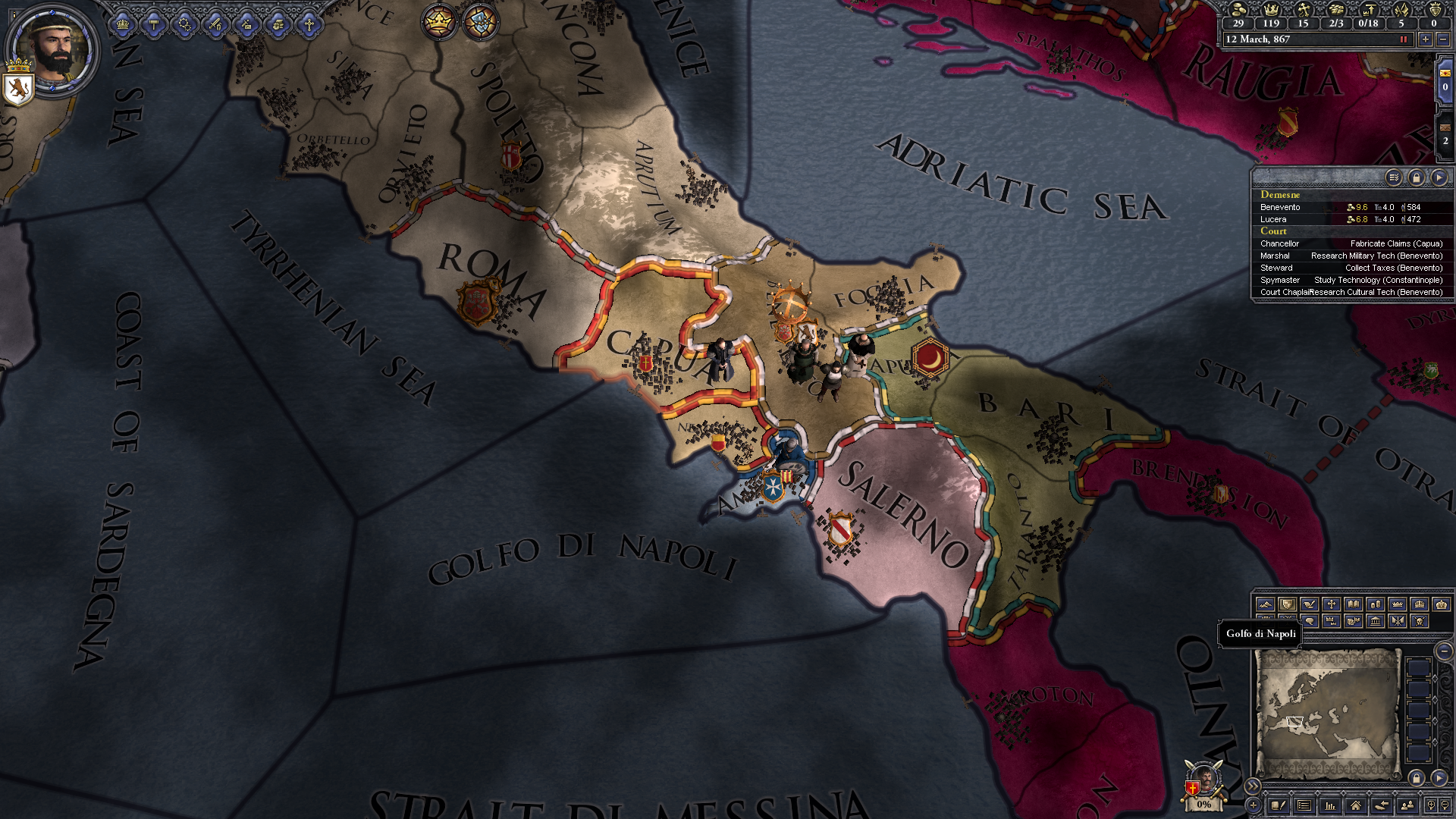Open the character finder icon
Screen dimensions: 1456x819
[1408, 807]
